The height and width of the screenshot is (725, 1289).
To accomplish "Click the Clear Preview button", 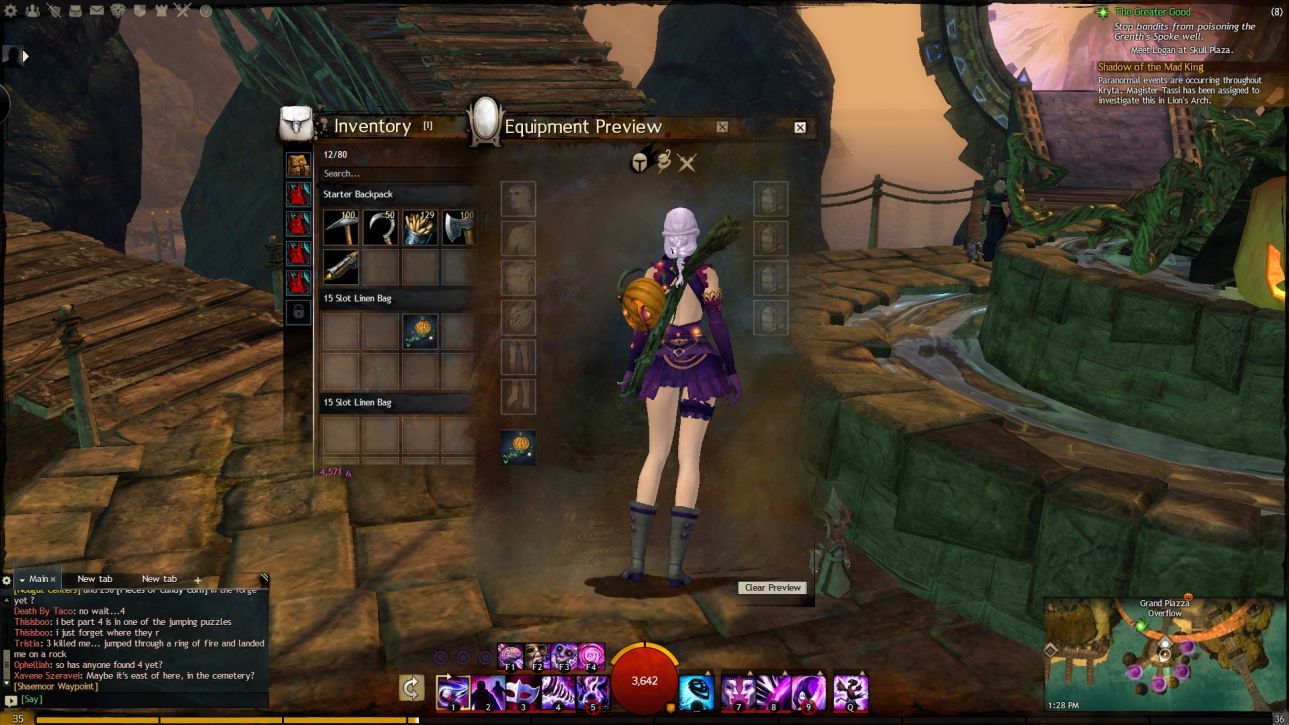I will click(x=773, y=588).
